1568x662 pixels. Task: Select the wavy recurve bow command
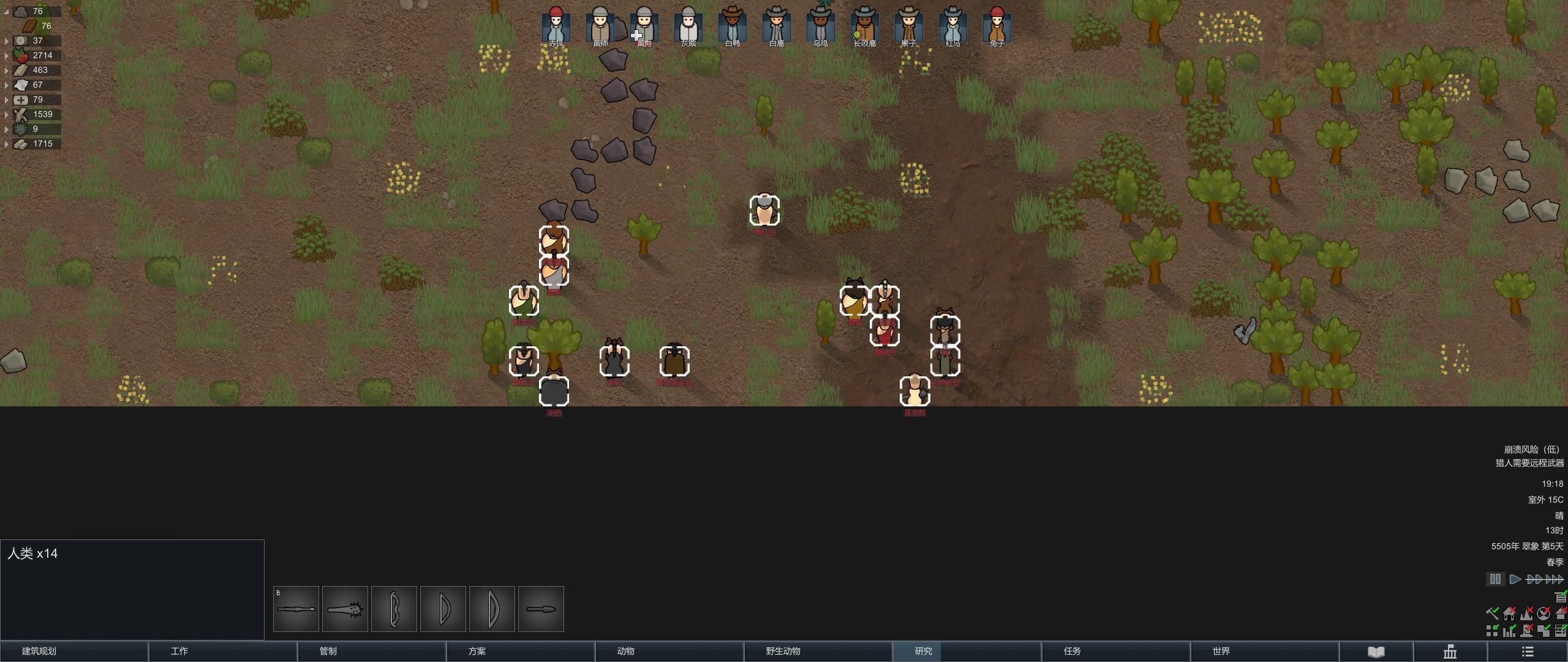(x=394, y=609)
